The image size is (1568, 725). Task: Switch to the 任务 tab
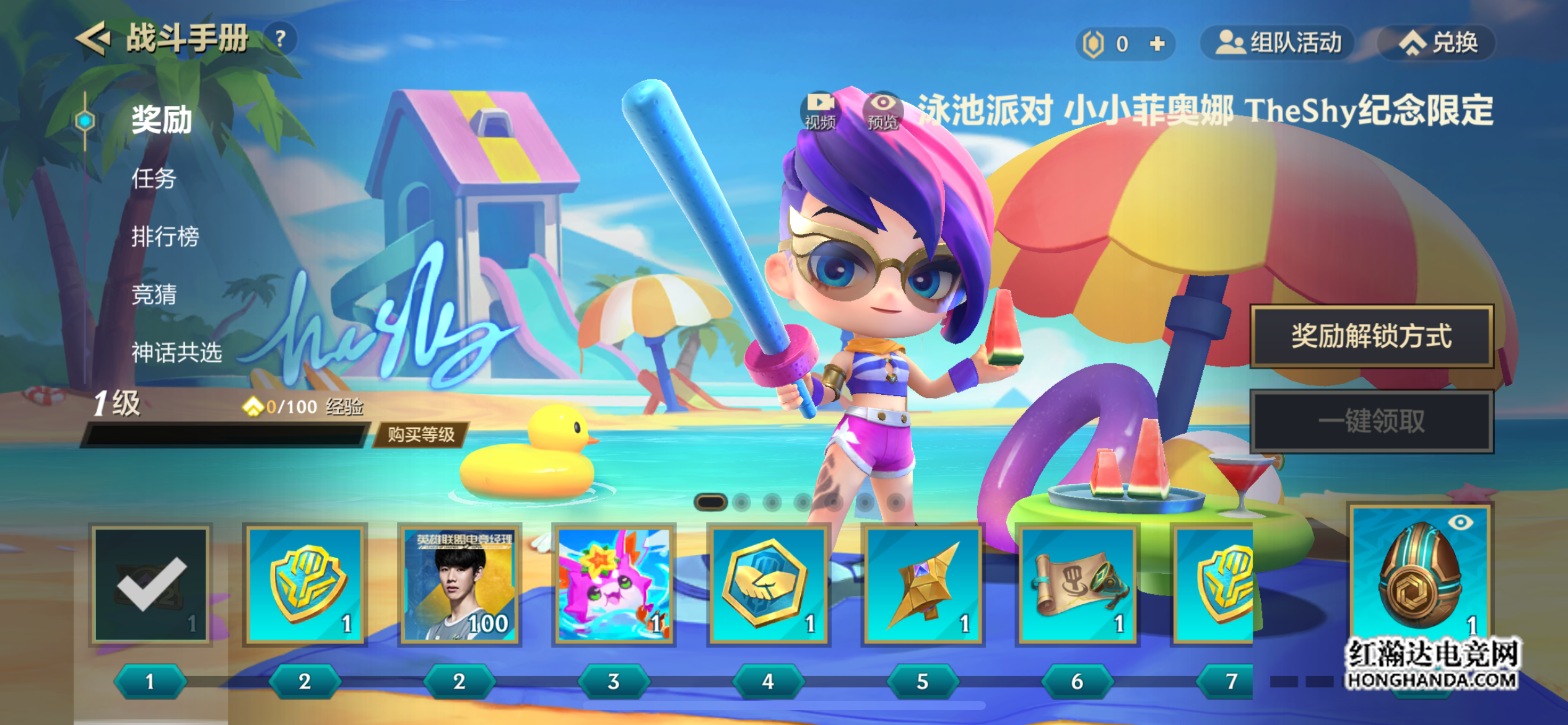pyautogui.click(x=154, y=178)
